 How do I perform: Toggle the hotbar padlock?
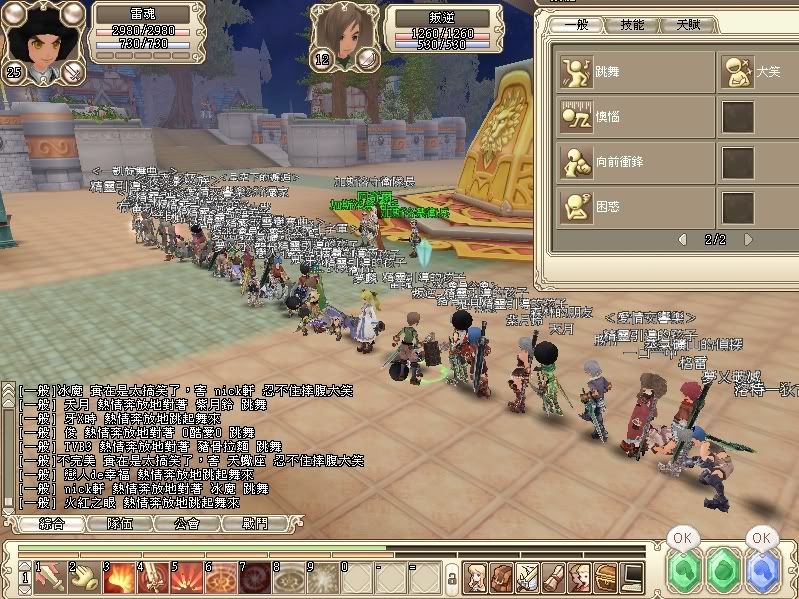click(452, 578)
